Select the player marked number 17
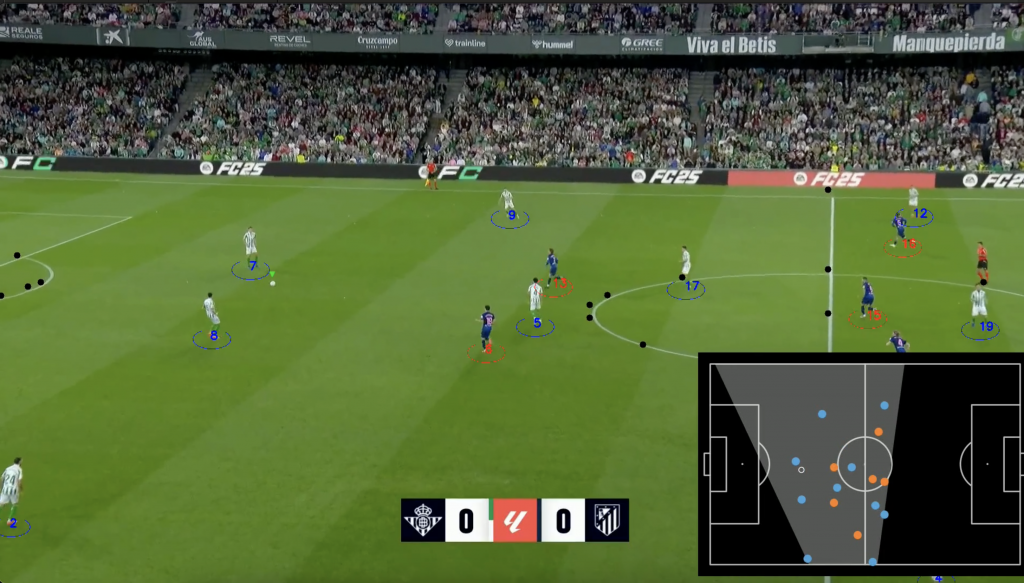The image size is (1024, 583). (x=685, y=264)
